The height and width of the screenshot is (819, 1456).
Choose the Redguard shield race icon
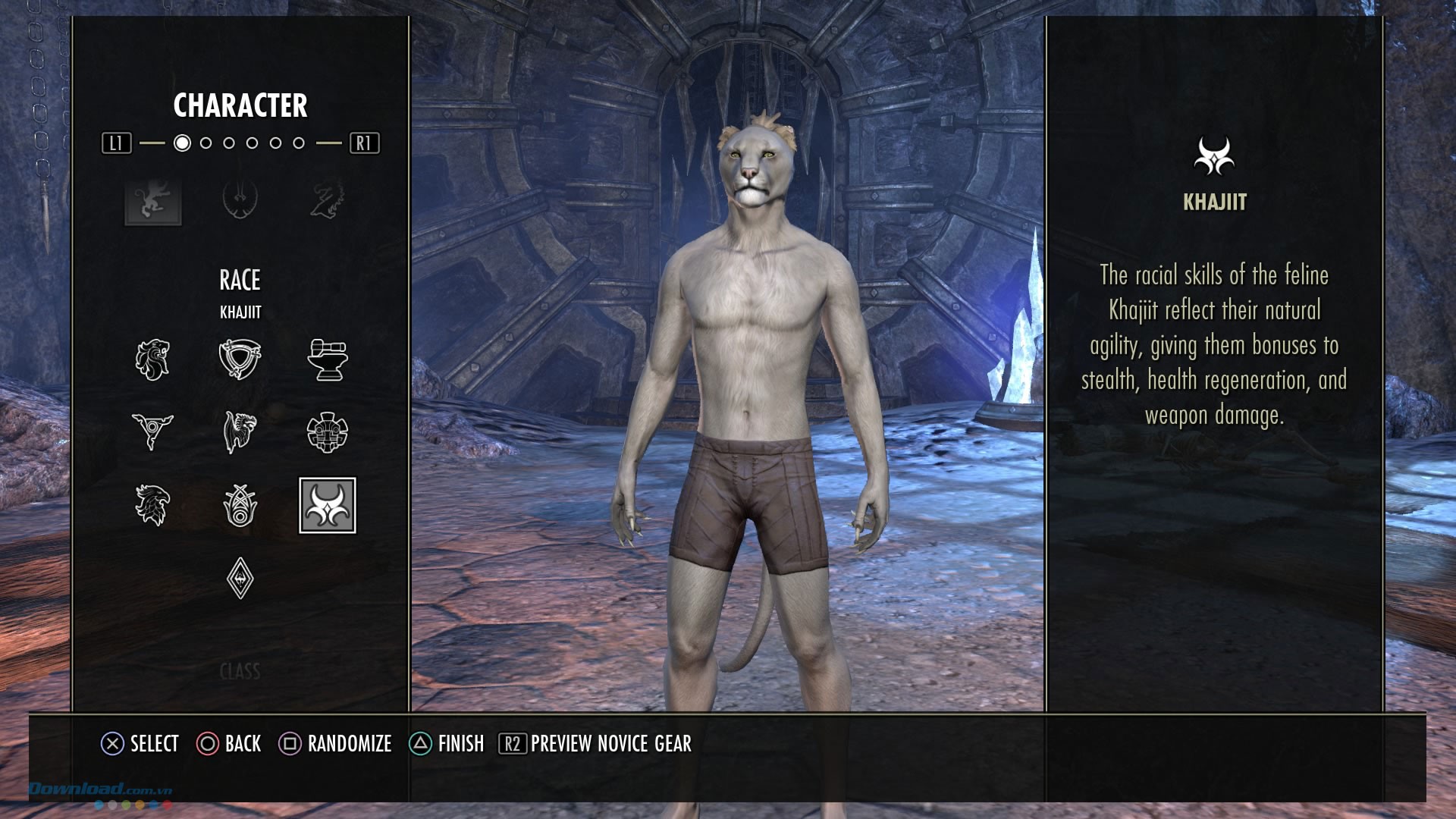[x=240, y=359]
